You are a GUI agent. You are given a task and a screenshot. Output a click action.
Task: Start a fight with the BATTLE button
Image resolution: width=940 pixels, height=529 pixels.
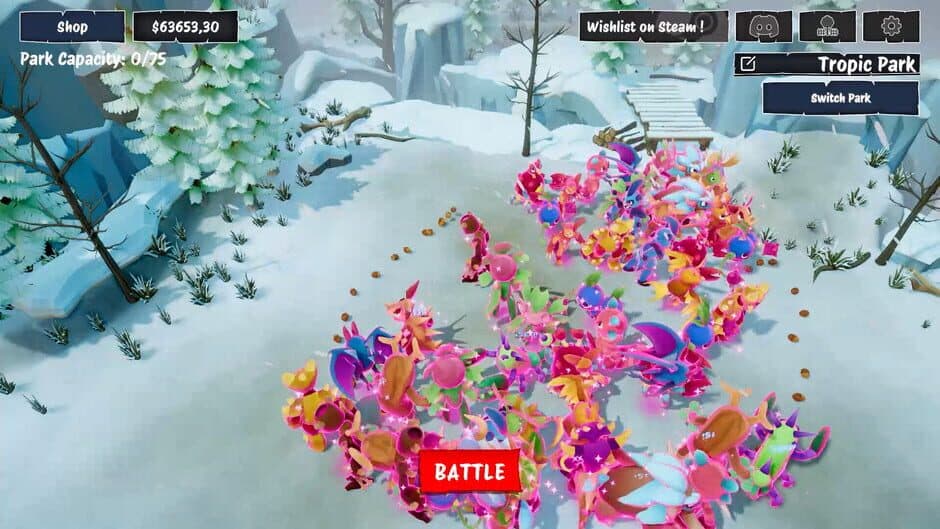(470, 471)
